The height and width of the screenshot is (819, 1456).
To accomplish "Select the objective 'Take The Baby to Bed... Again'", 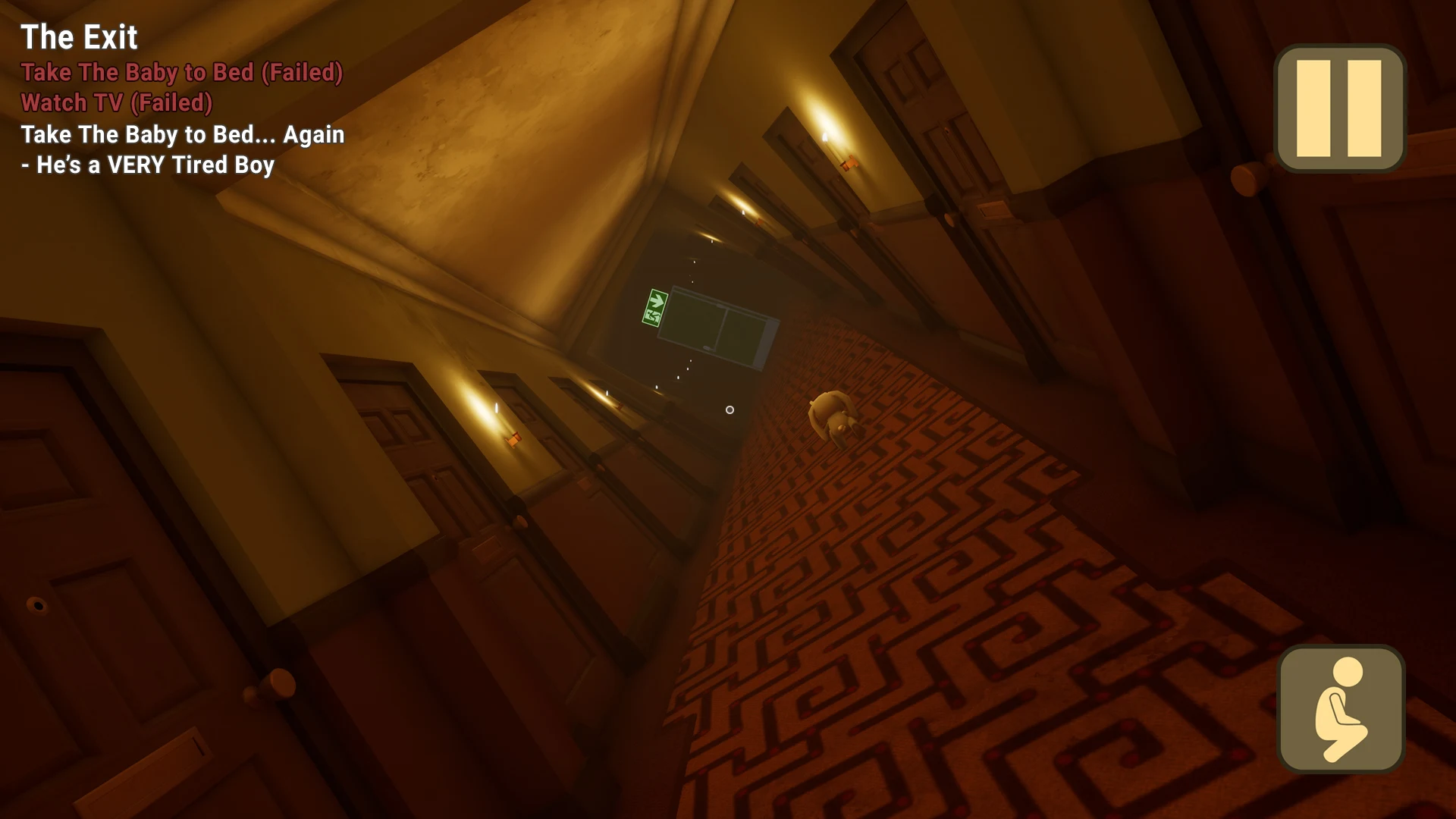I will pos(182,135).
